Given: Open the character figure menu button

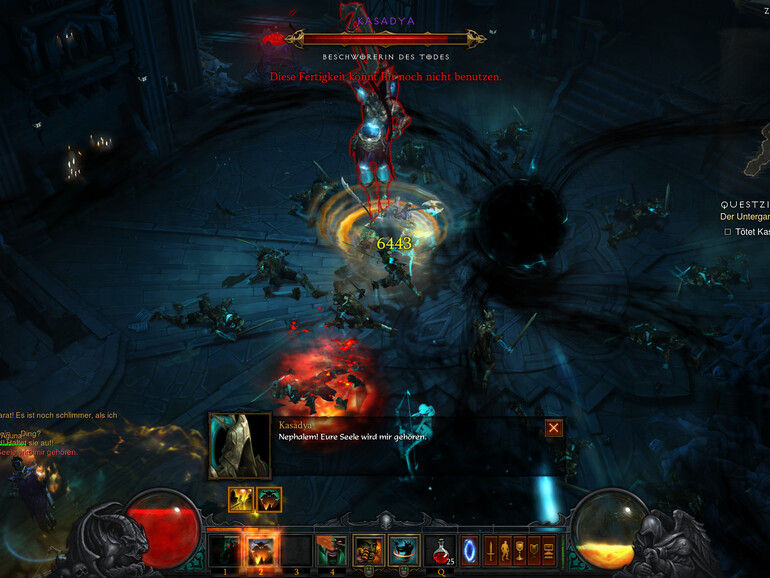Looking at the screenshot, I should 505,551.
